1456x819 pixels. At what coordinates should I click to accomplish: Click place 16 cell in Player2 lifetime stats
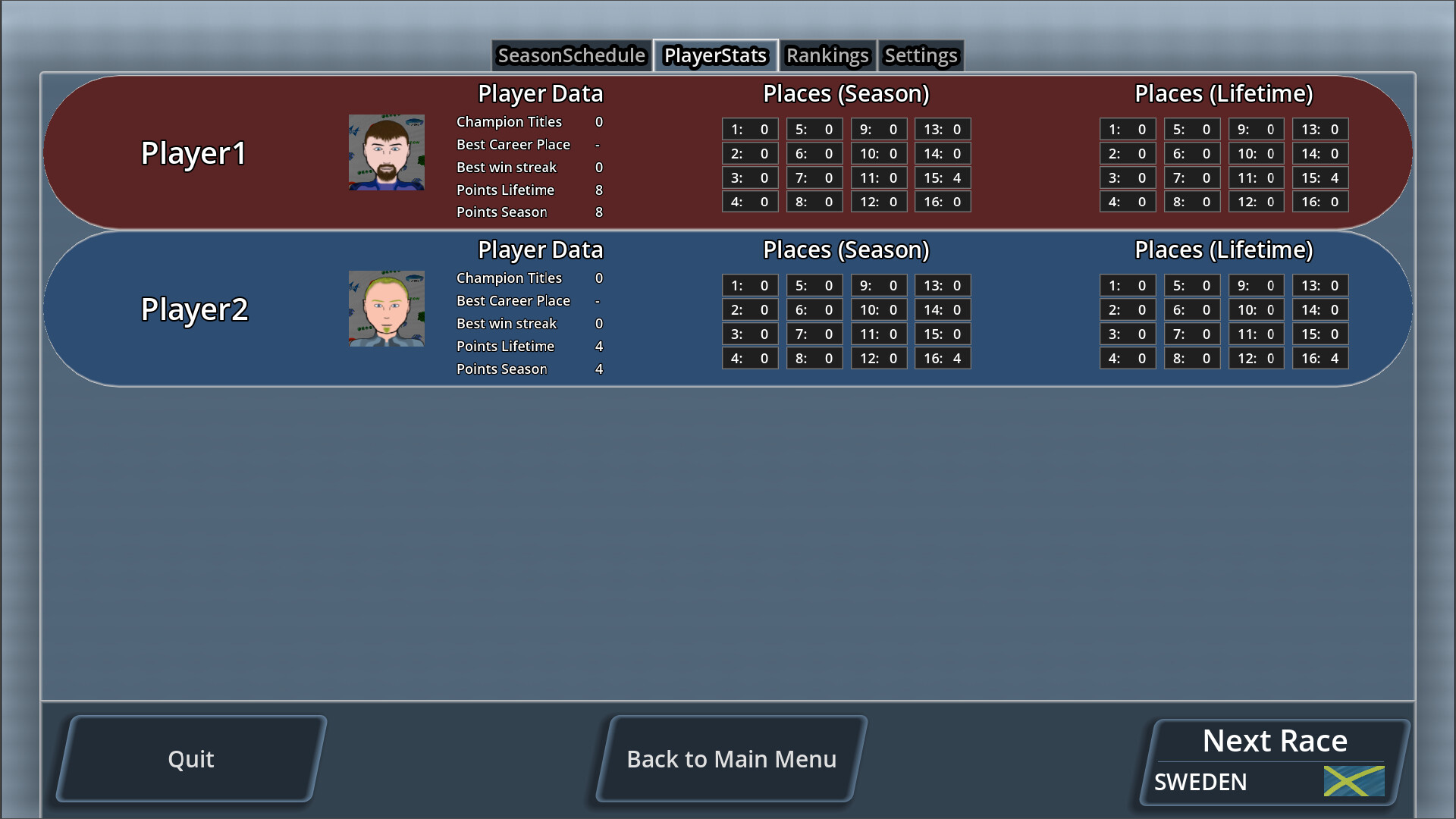click(1319, 357)
